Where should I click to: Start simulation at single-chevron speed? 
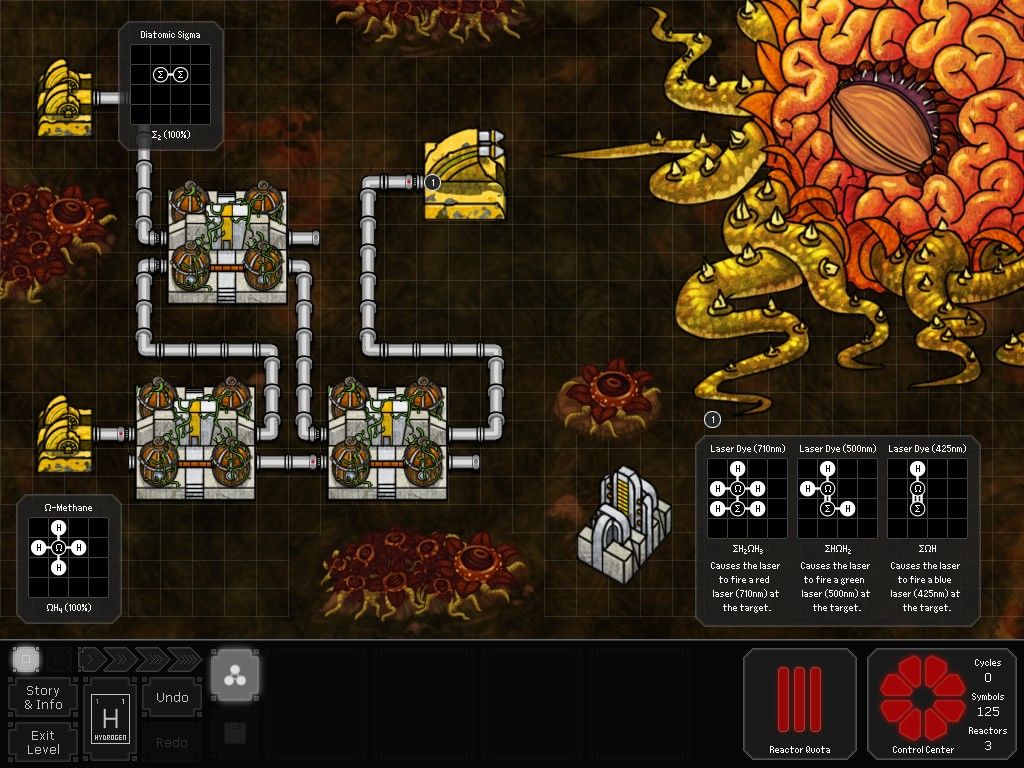tap(92, 659)
